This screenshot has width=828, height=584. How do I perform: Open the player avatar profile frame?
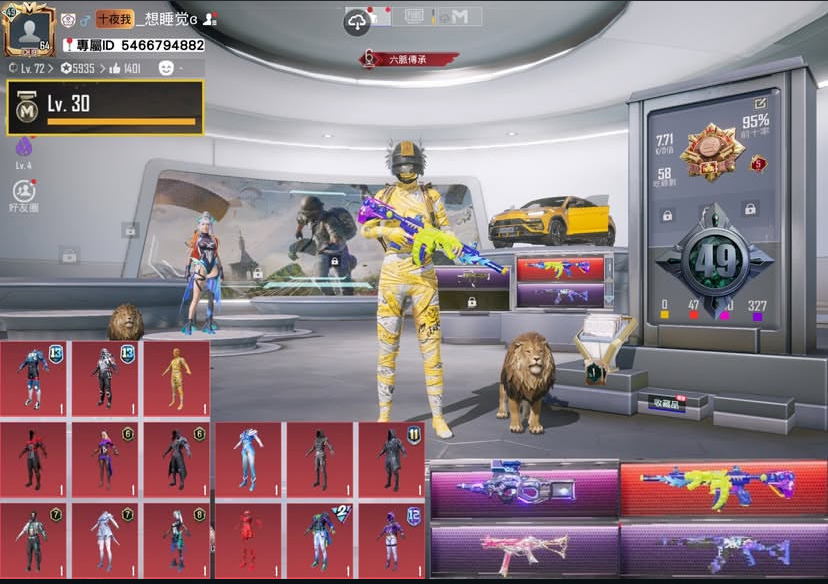(29, 29)
